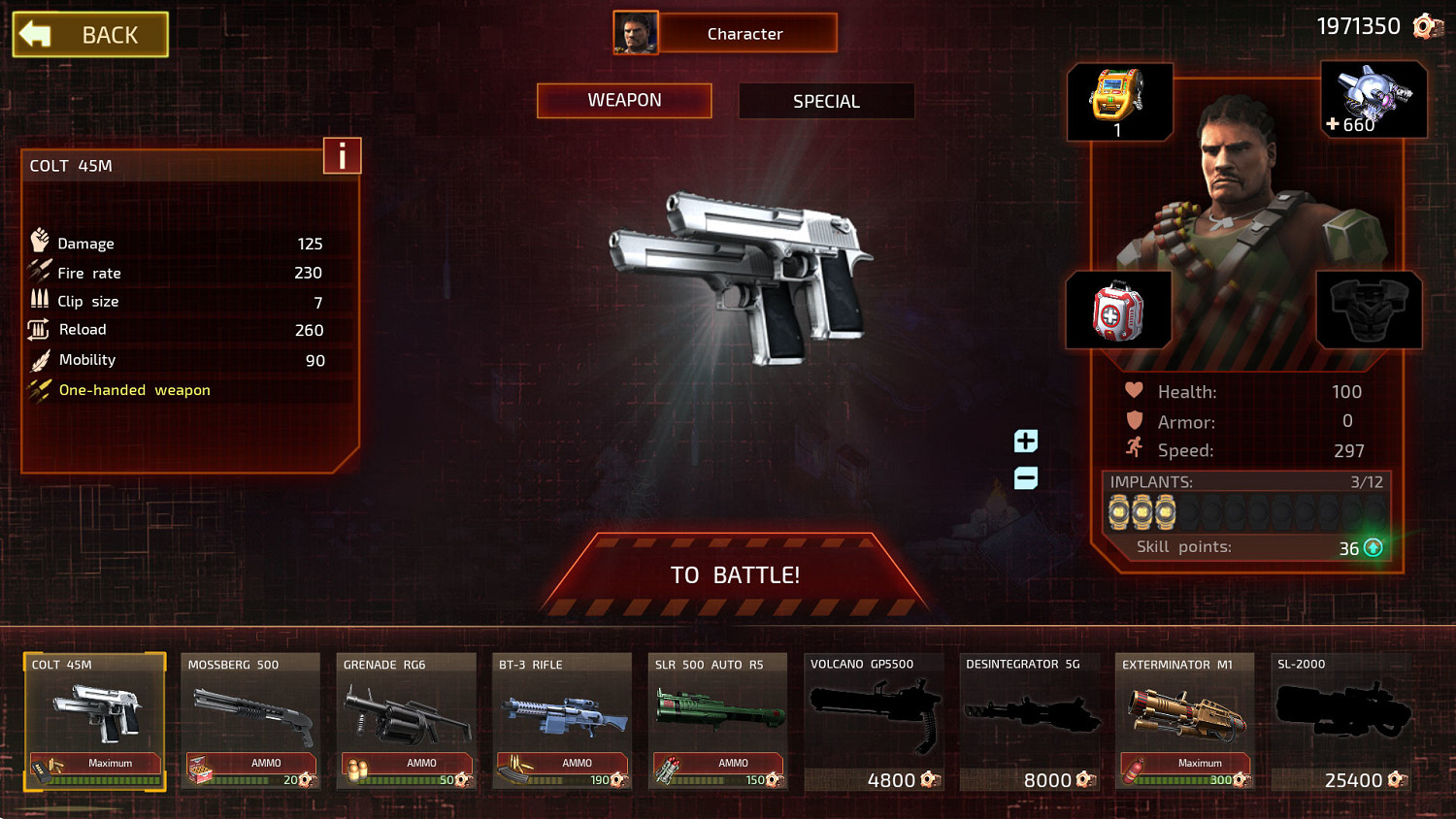1456x819 pixels.
Task: Open the Character selection button
Action: coord(745,34)
